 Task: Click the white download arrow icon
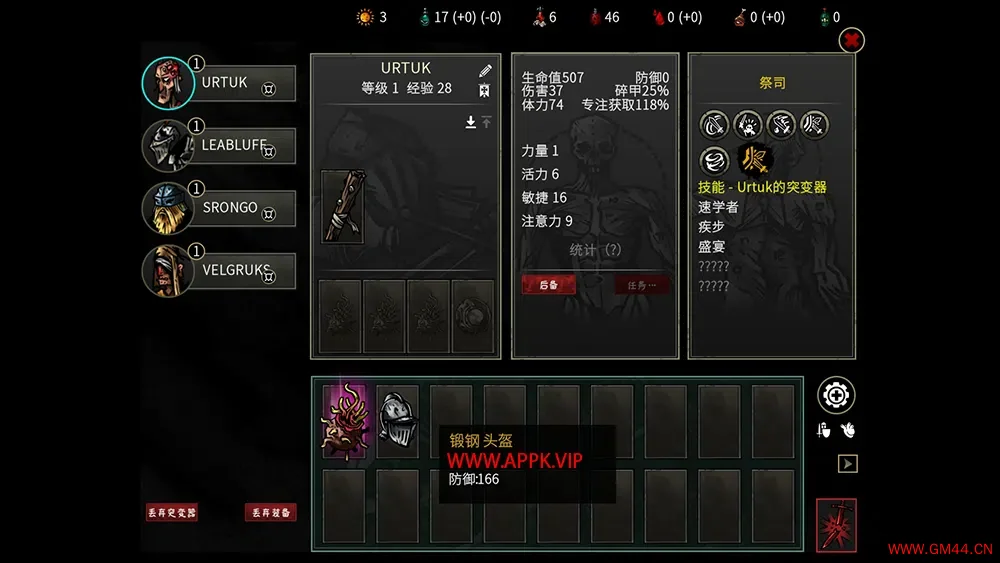click(x=470, y=122)
